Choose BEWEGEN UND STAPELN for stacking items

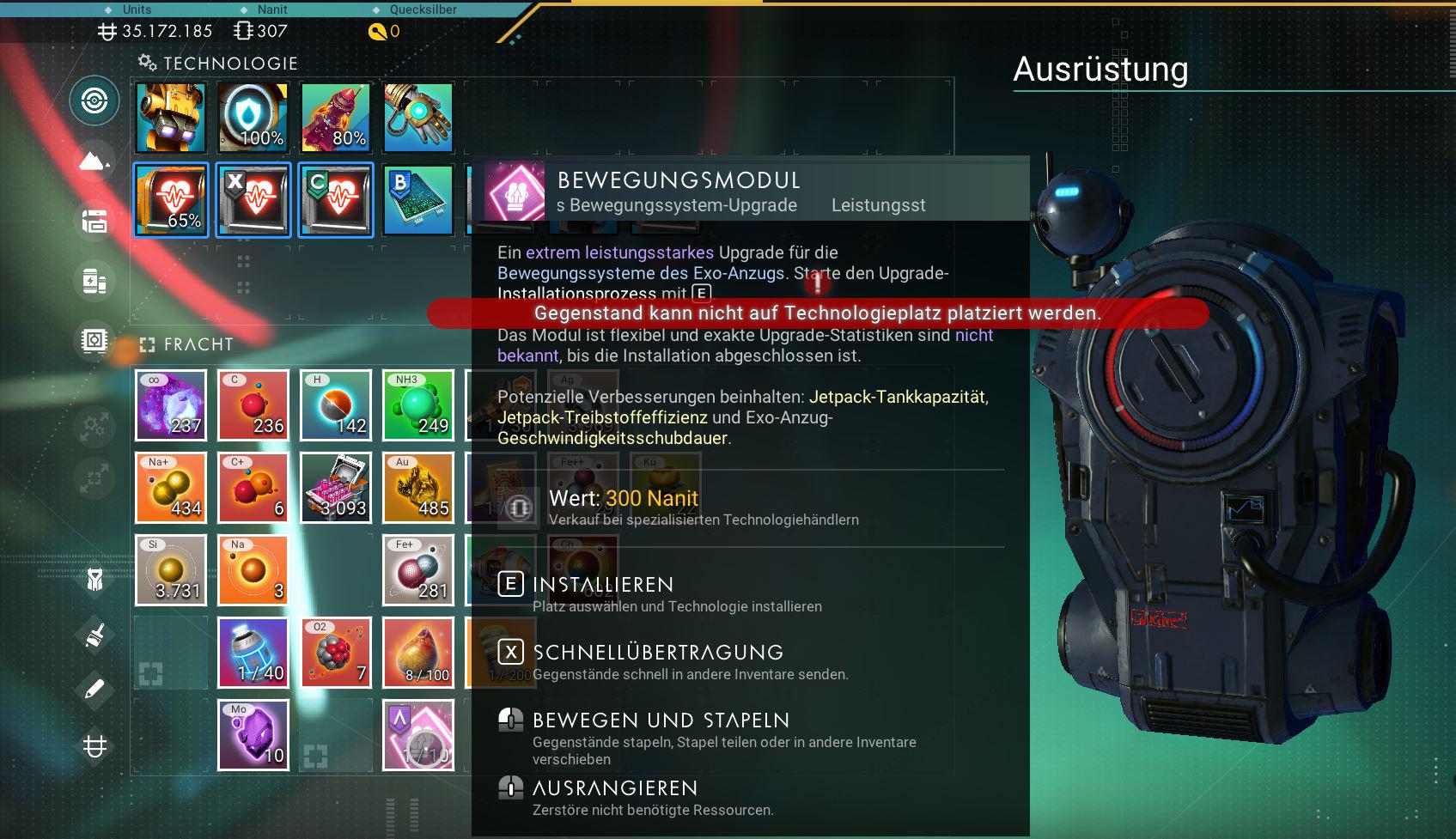pos(658,720)
